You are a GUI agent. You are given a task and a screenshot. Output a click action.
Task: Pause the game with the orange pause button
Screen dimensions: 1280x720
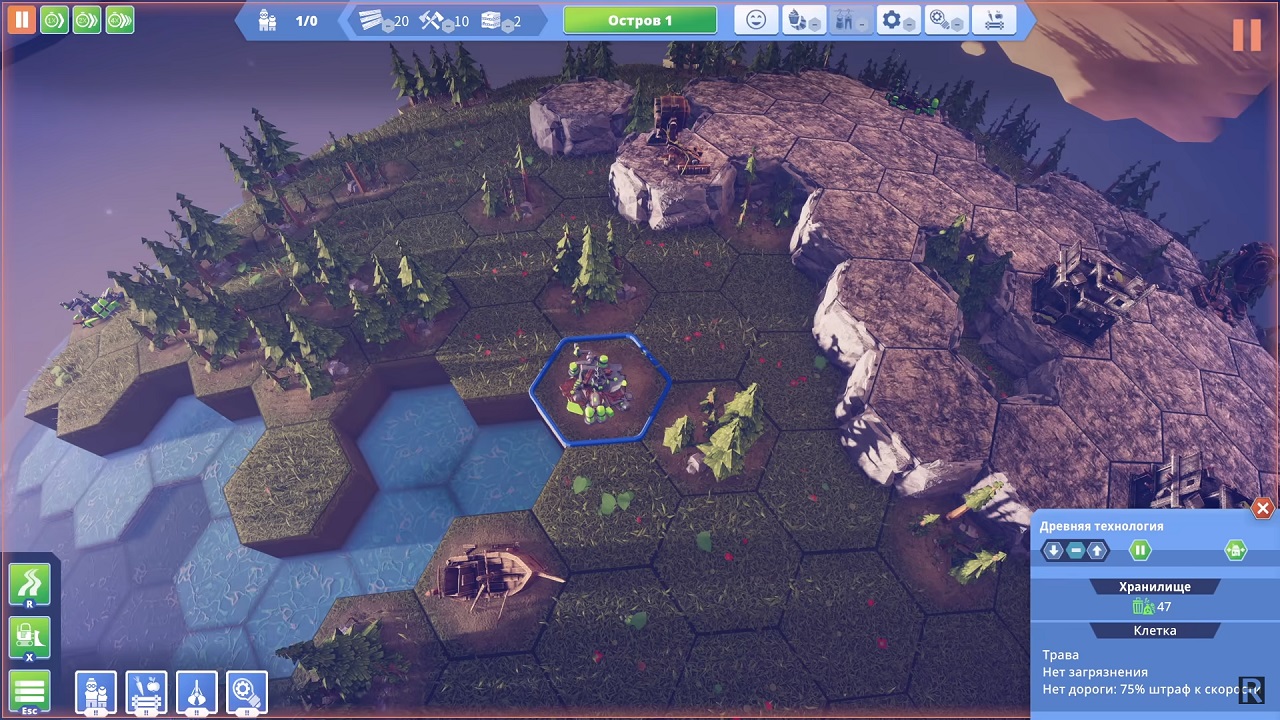pos(21,19)
